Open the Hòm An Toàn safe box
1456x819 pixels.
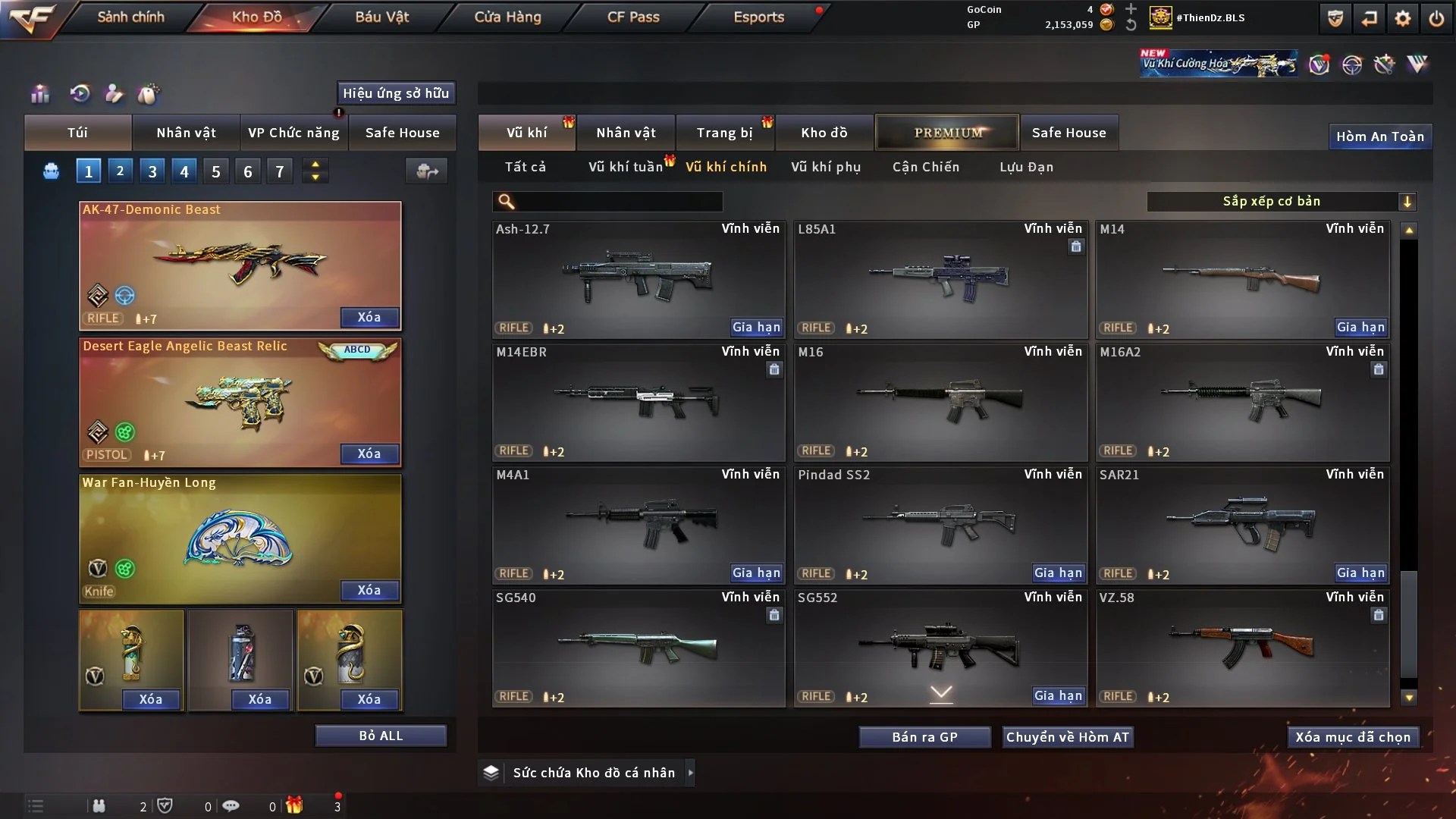pos(1379,136)
